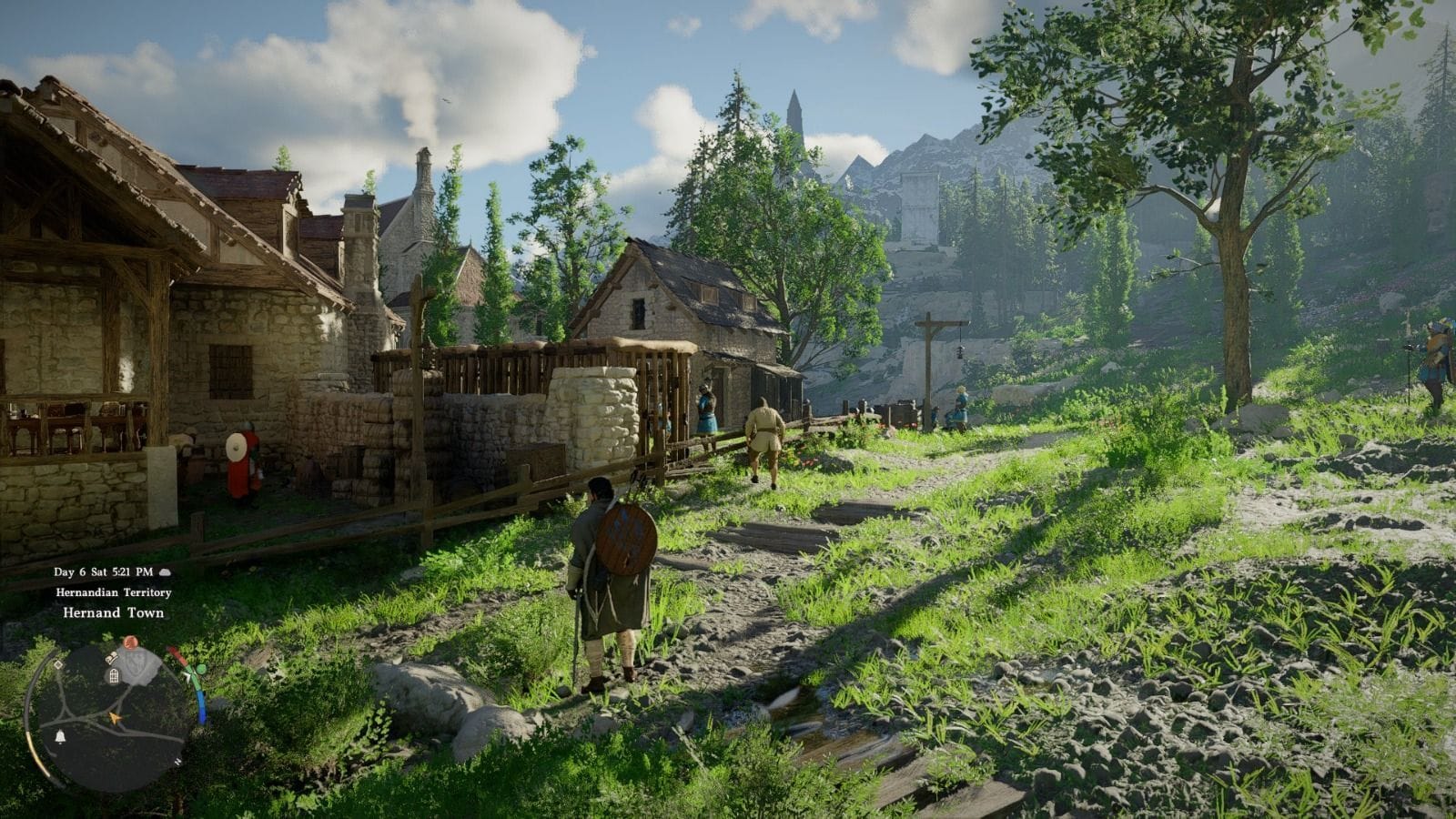This screenshot has height=819, width=1456.
Task: Select the player arrow at the minimap center
Action: (115, 717)
